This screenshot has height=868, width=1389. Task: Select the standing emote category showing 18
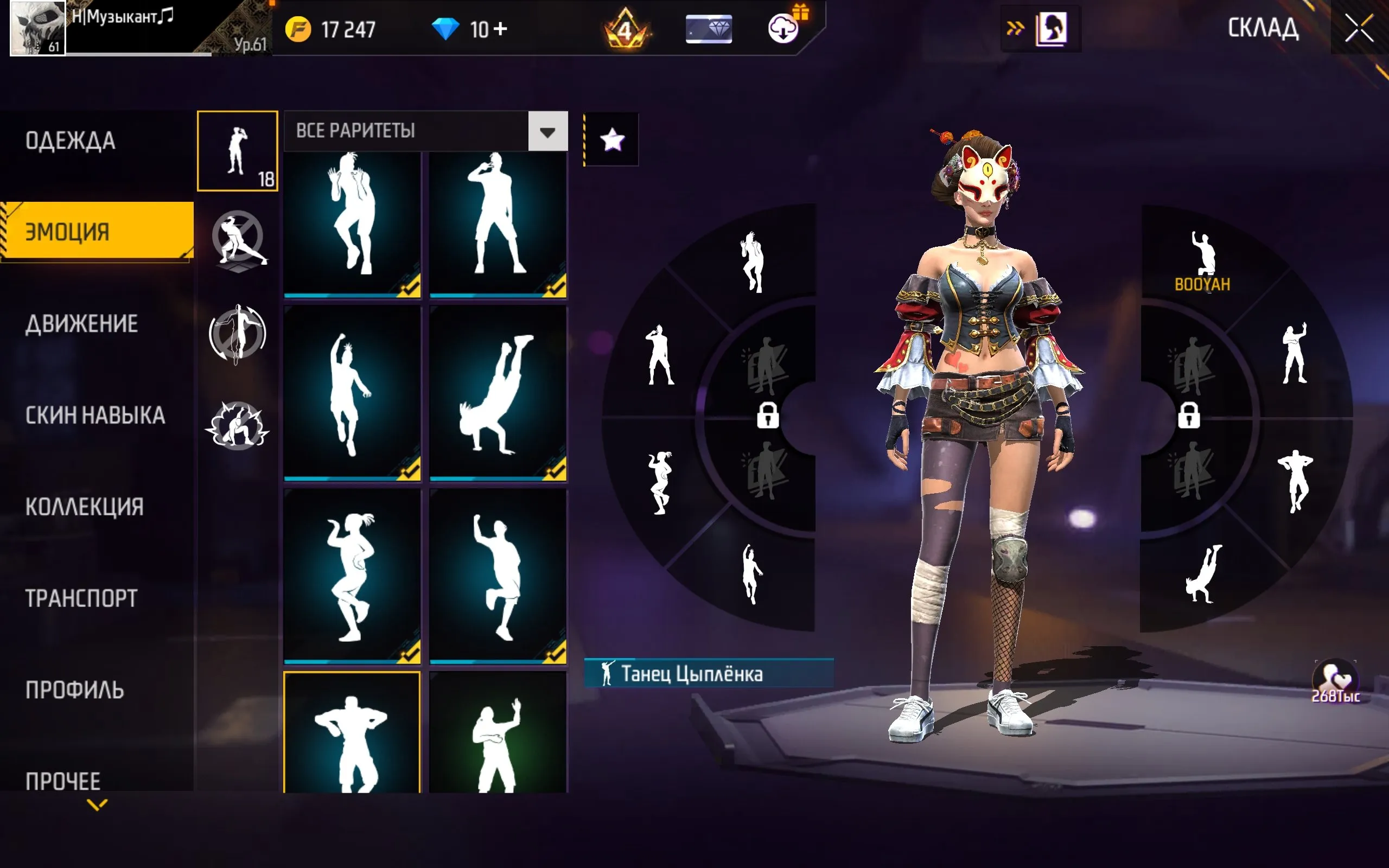coord(237,151)
